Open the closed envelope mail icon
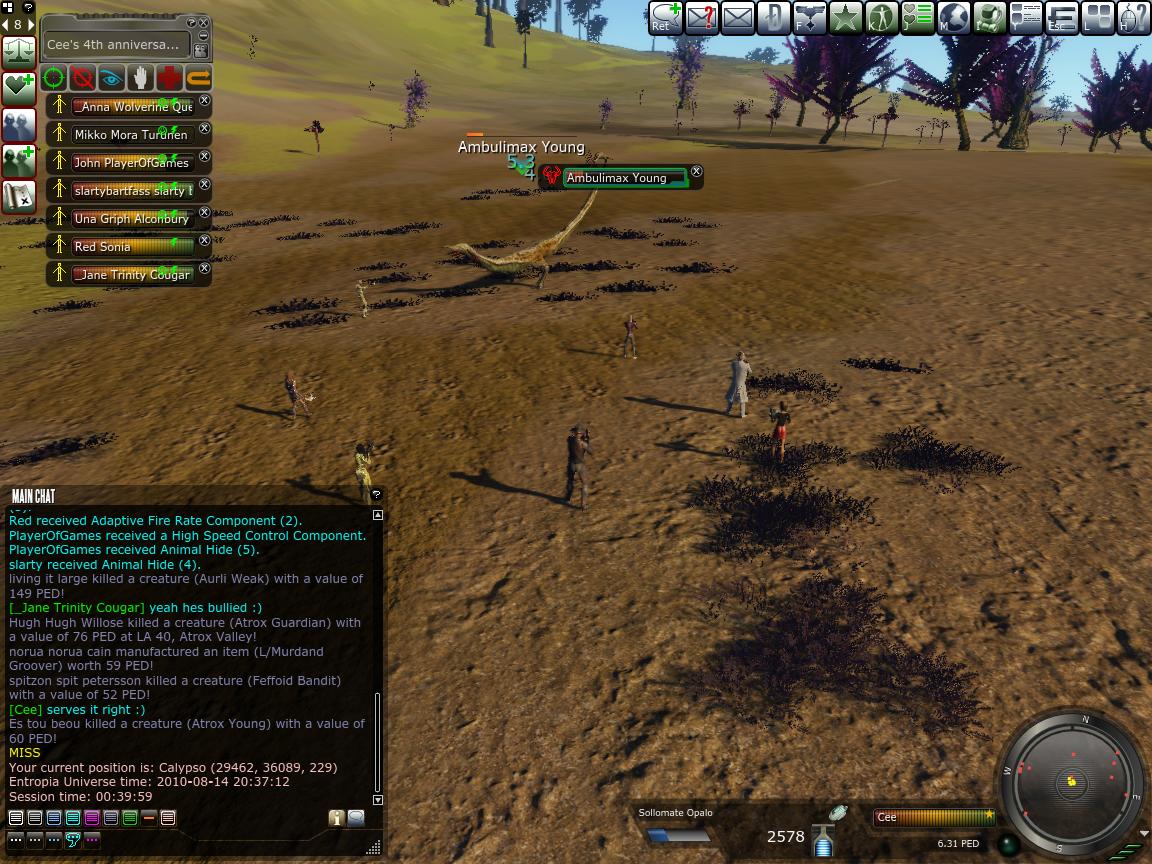The width and height of the screenshot is (1152, 864). pyautogui.click(x=737, y=18)
